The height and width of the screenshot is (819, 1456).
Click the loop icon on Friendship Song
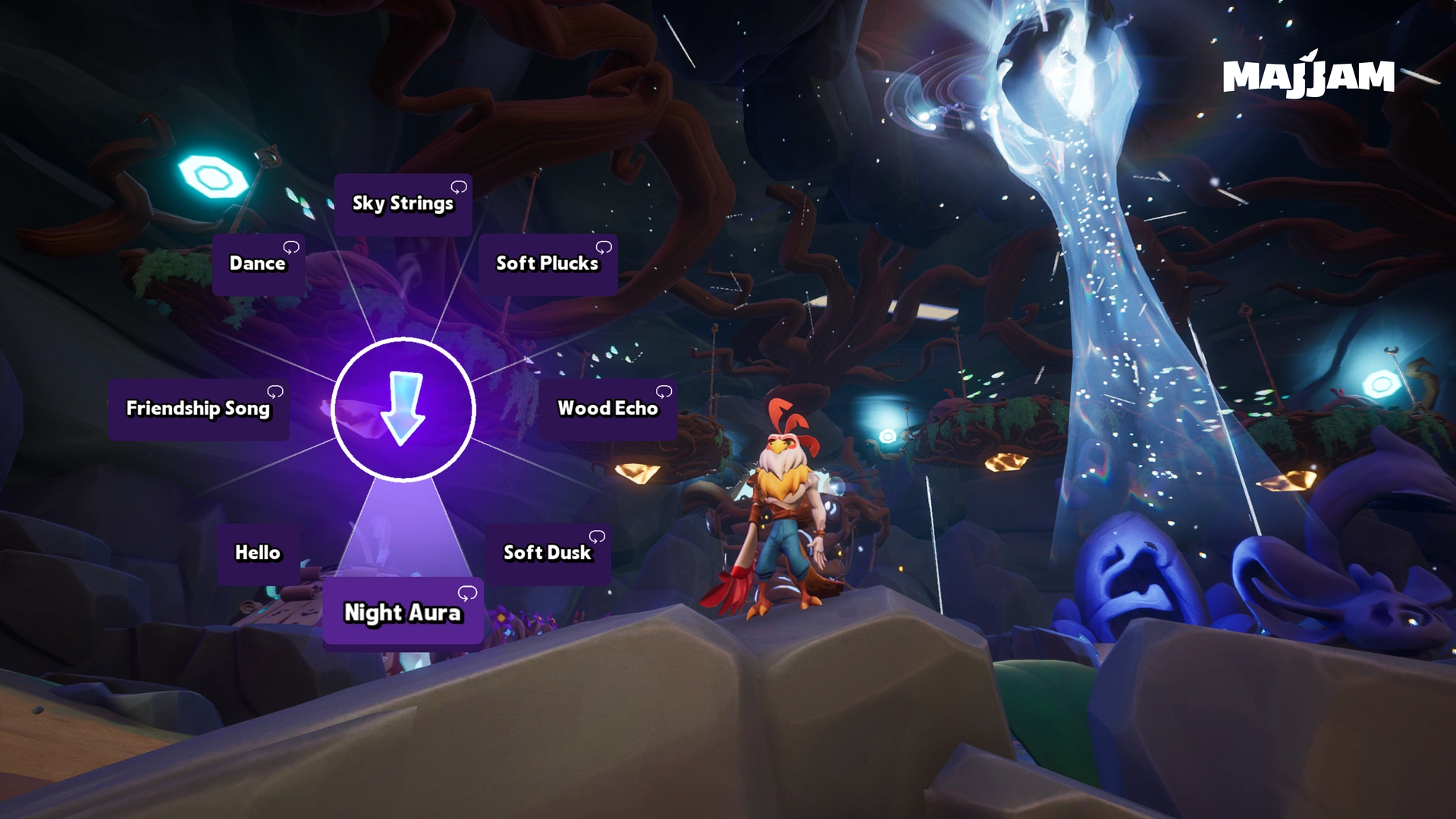[275, 392]
